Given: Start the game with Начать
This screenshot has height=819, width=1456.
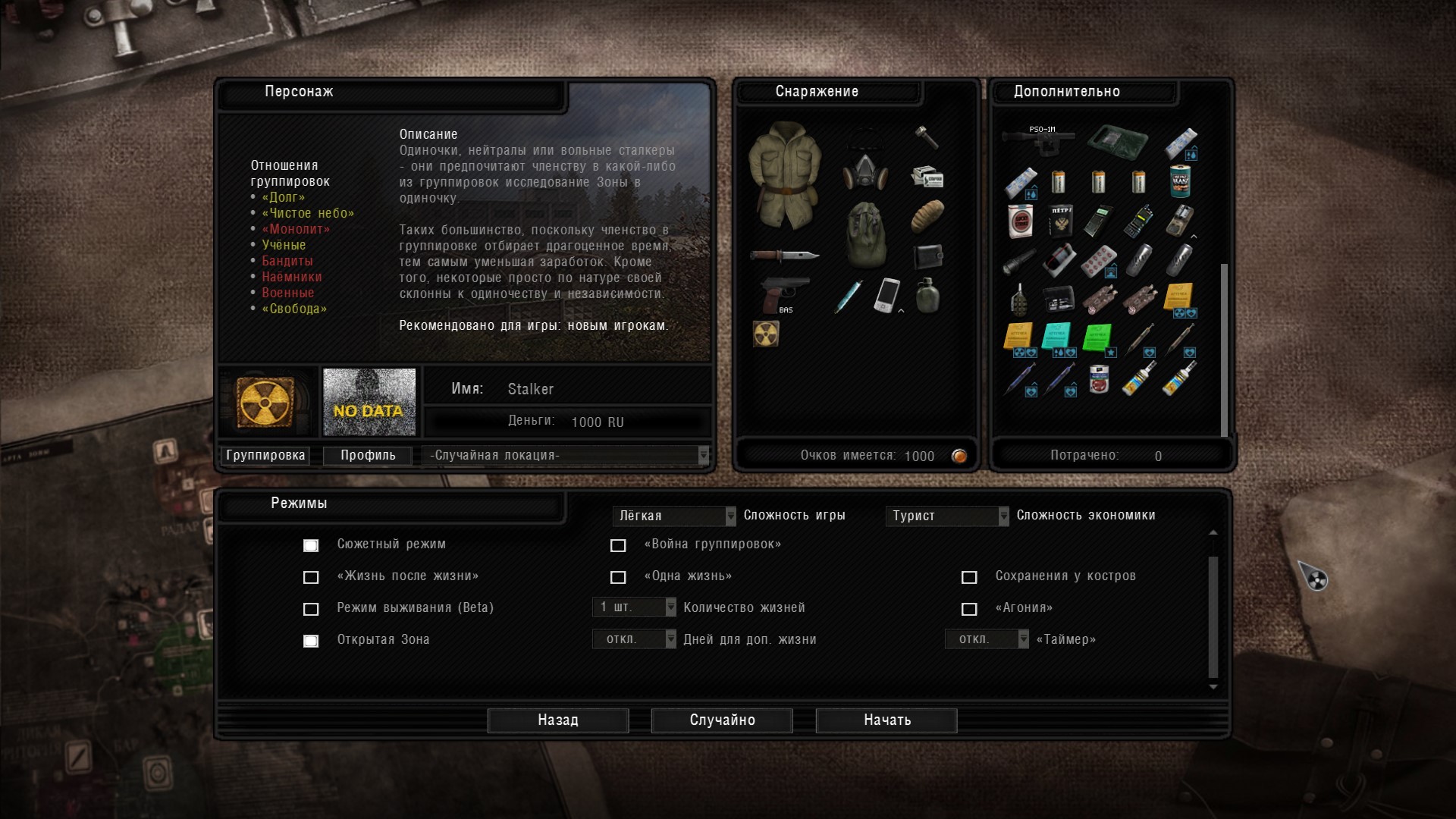Looking at the screenshot, I should point(886,720).
